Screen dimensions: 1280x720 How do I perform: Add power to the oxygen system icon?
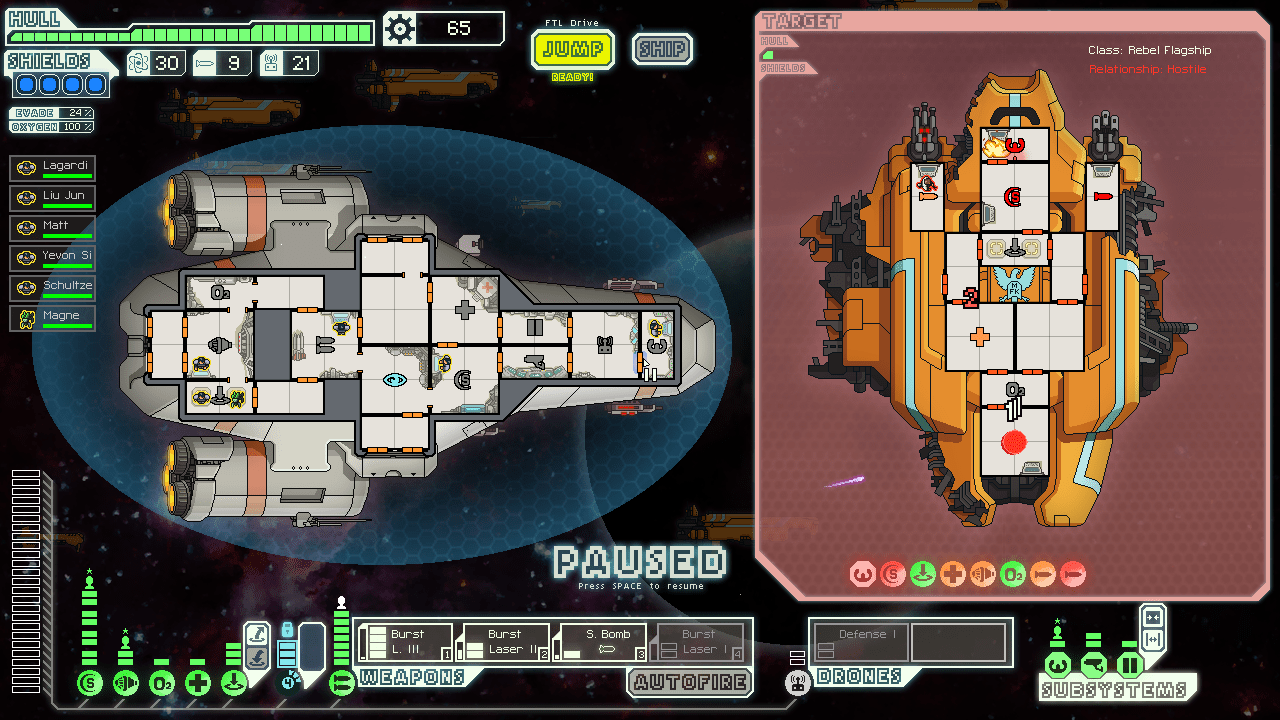click(162, 684)
